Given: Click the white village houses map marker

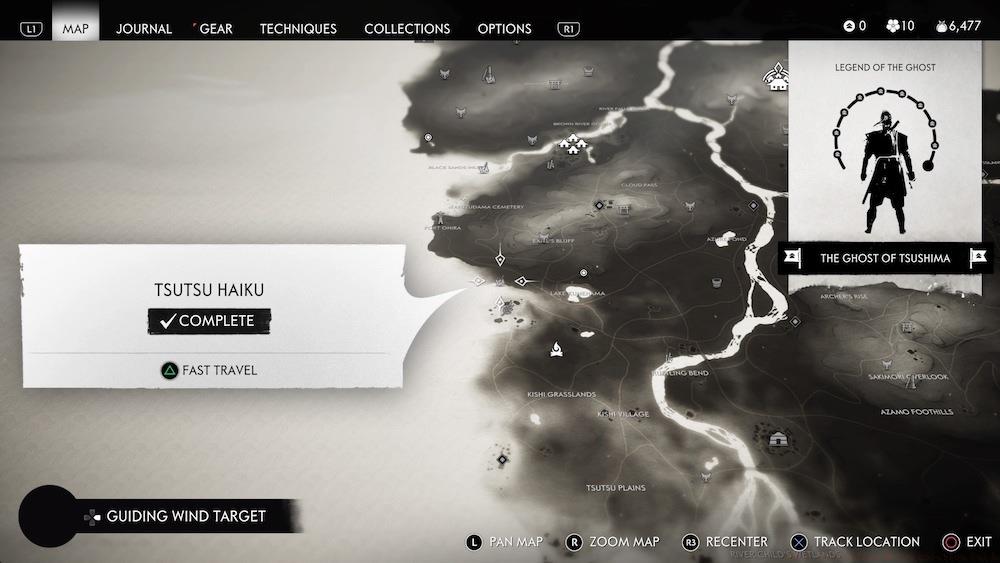Looking at the screenshot, I should pos(573,144).
